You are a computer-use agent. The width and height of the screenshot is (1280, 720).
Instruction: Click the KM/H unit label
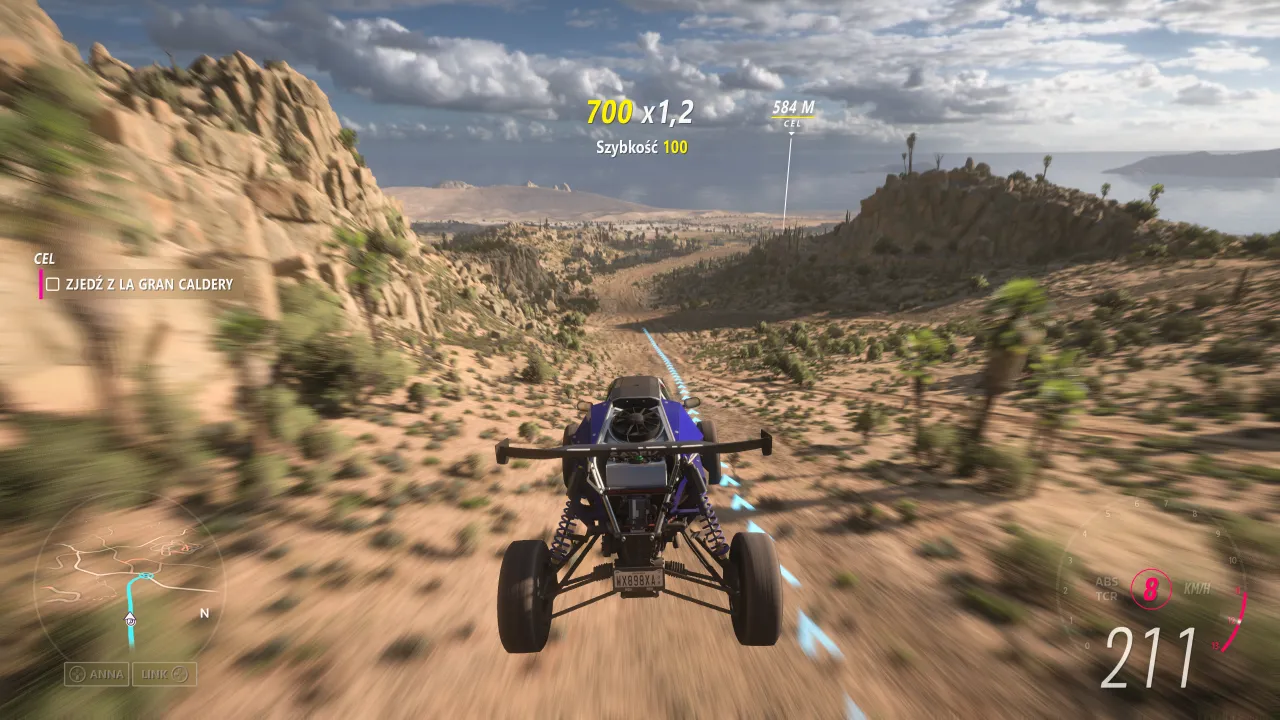coord(1198,589)
